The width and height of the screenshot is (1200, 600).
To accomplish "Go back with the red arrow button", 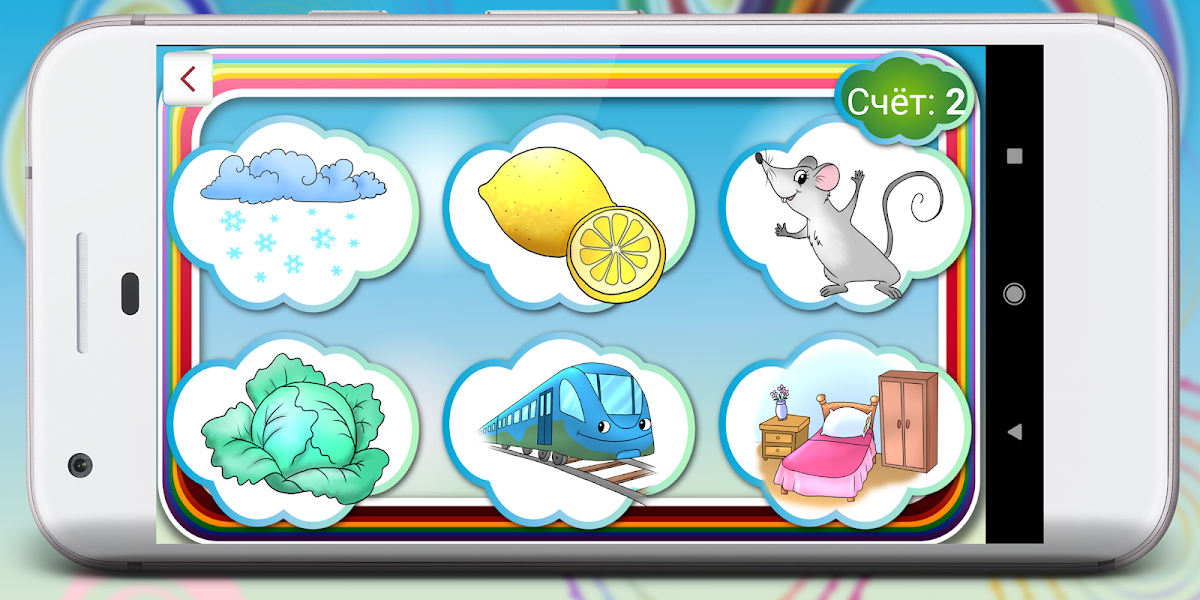I will point(187,78).
